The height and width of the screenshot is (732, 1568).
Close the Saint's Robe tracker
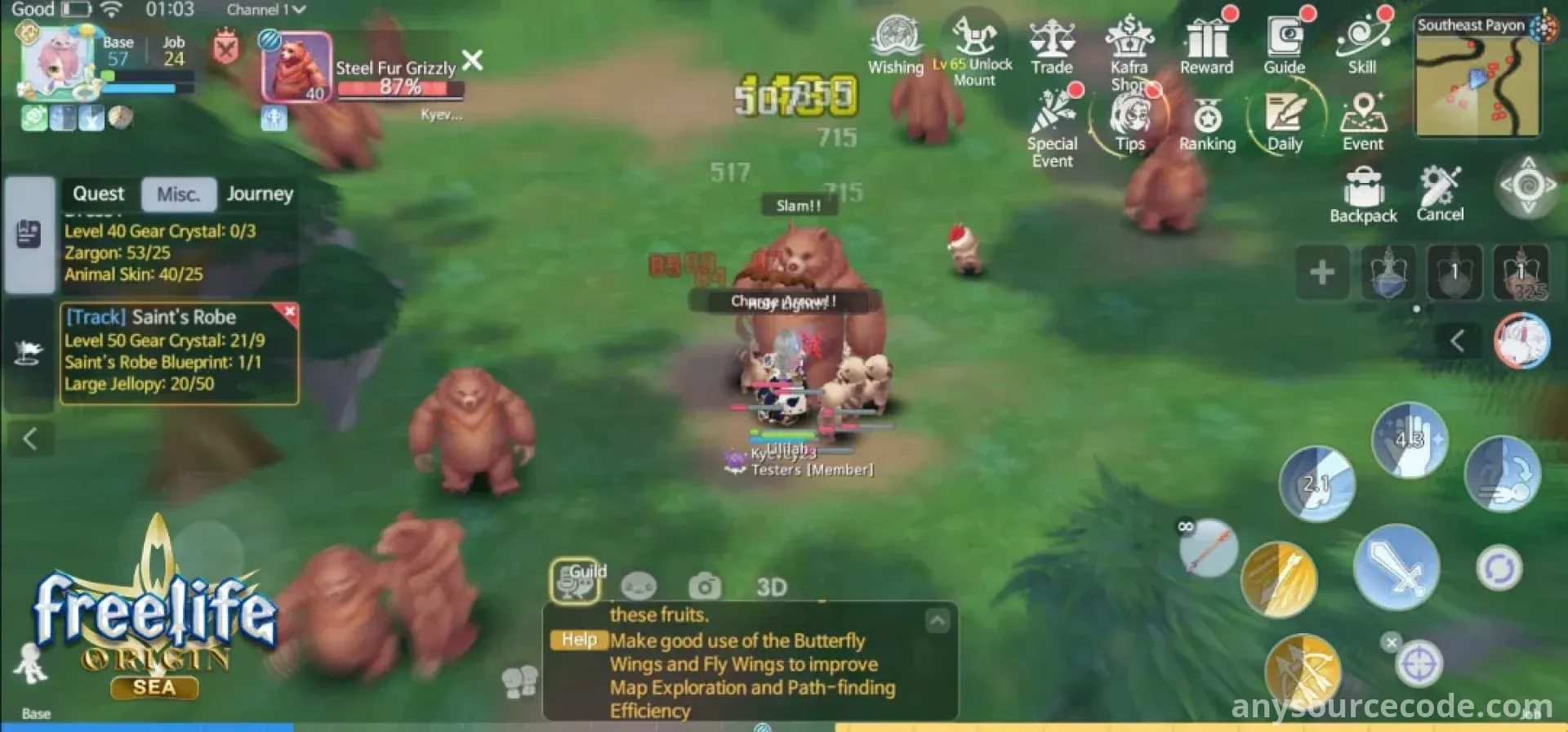[x=290, y=311]
